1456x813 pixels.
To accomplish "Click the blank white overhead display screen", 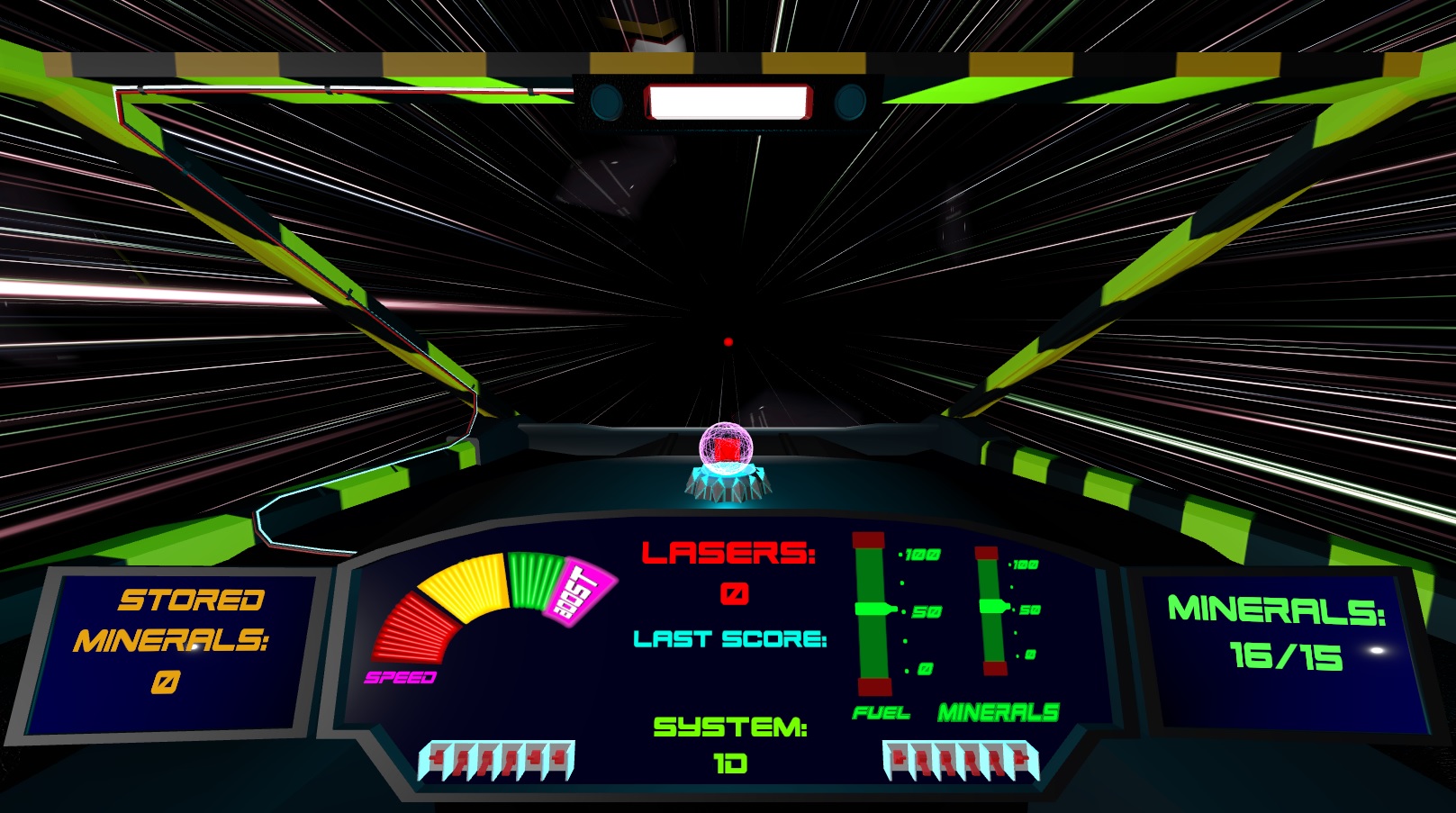I will 729,101.
